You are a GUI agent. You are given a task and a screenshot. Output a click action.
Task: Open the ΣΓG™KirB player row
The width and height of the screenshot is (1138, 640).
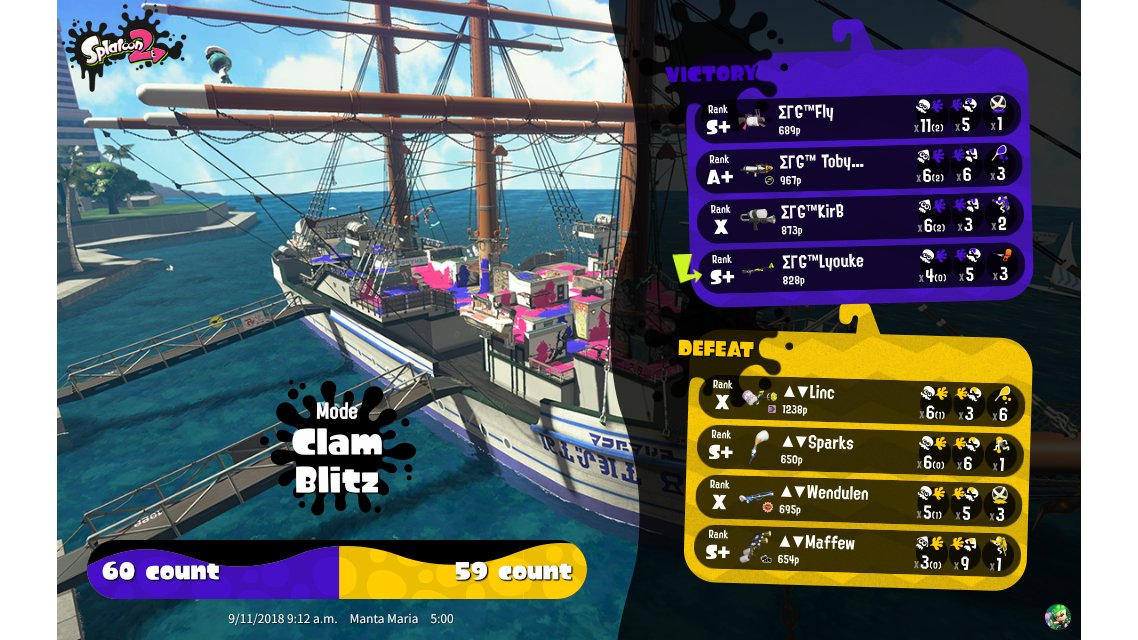point(858,217)
